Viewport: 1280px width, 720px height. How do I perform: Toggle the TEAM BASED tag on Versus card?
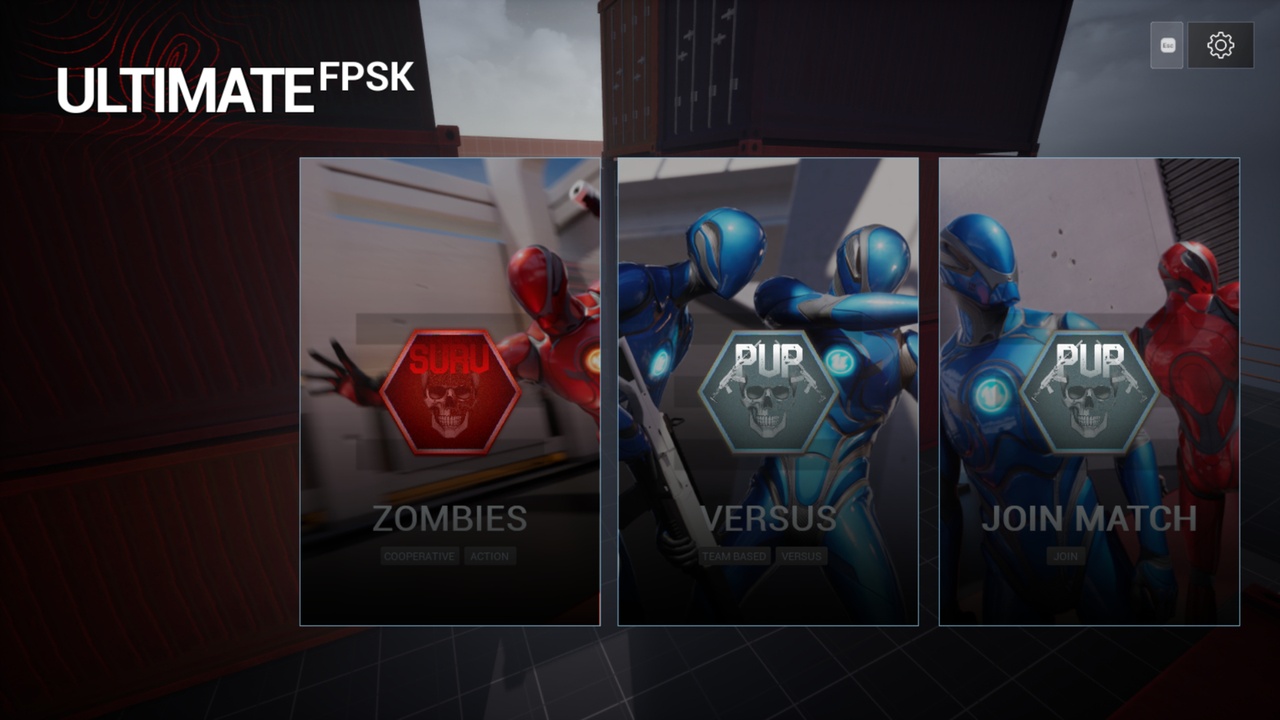pos(734,556)
